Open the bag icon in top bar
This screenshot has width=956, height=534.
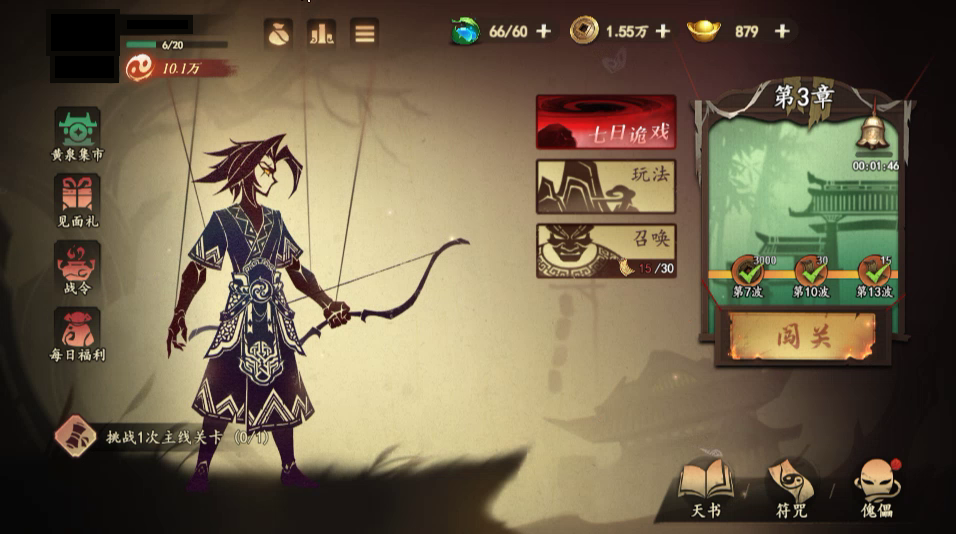[x=277, y=32]
